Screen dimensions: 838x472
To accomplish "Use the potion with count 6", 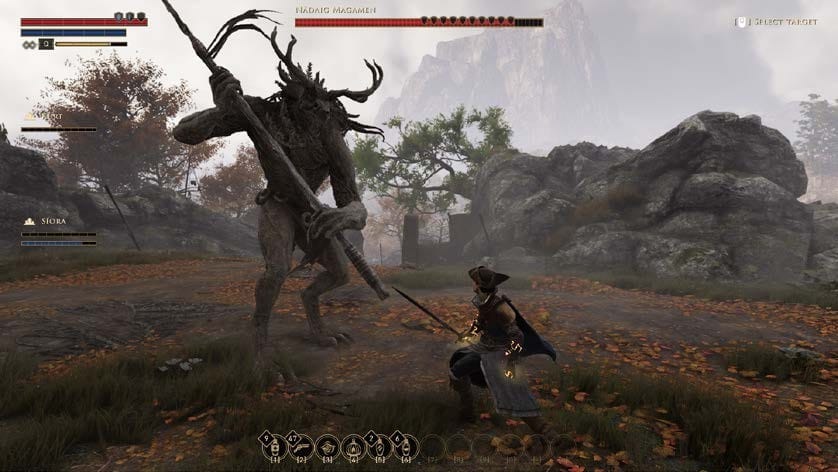I will tap(404, 446).
